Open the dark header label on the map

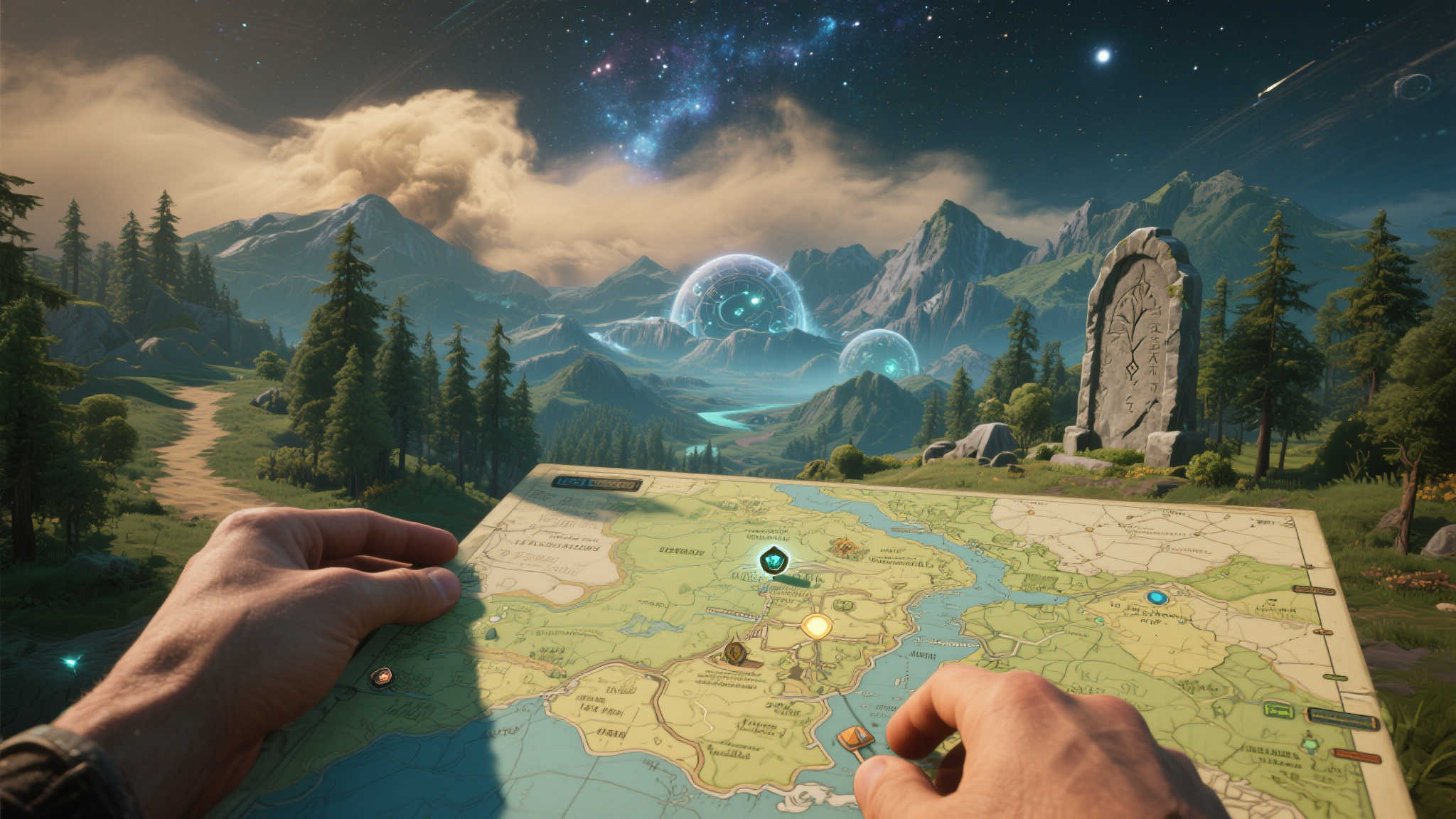click(596, 483)
